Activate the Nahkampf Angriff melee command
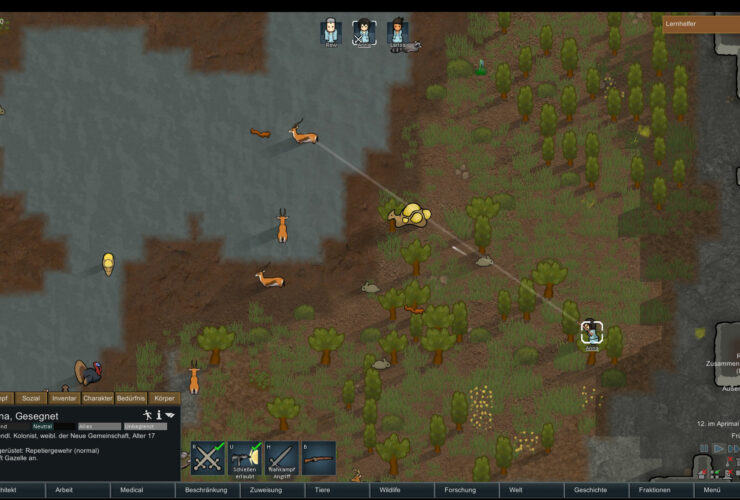Screen dimensions: 740x500 (x=282, y=458)
